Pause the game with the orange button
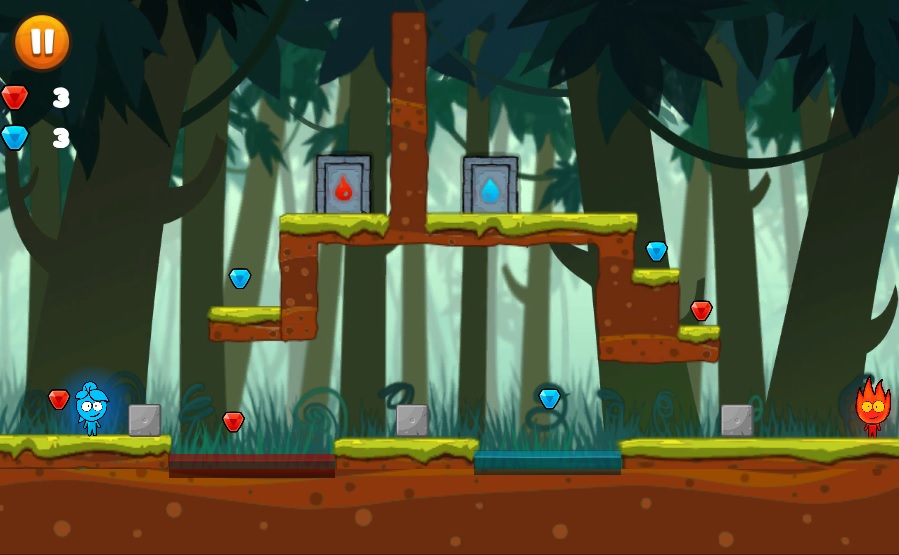 tap(42, 42)
